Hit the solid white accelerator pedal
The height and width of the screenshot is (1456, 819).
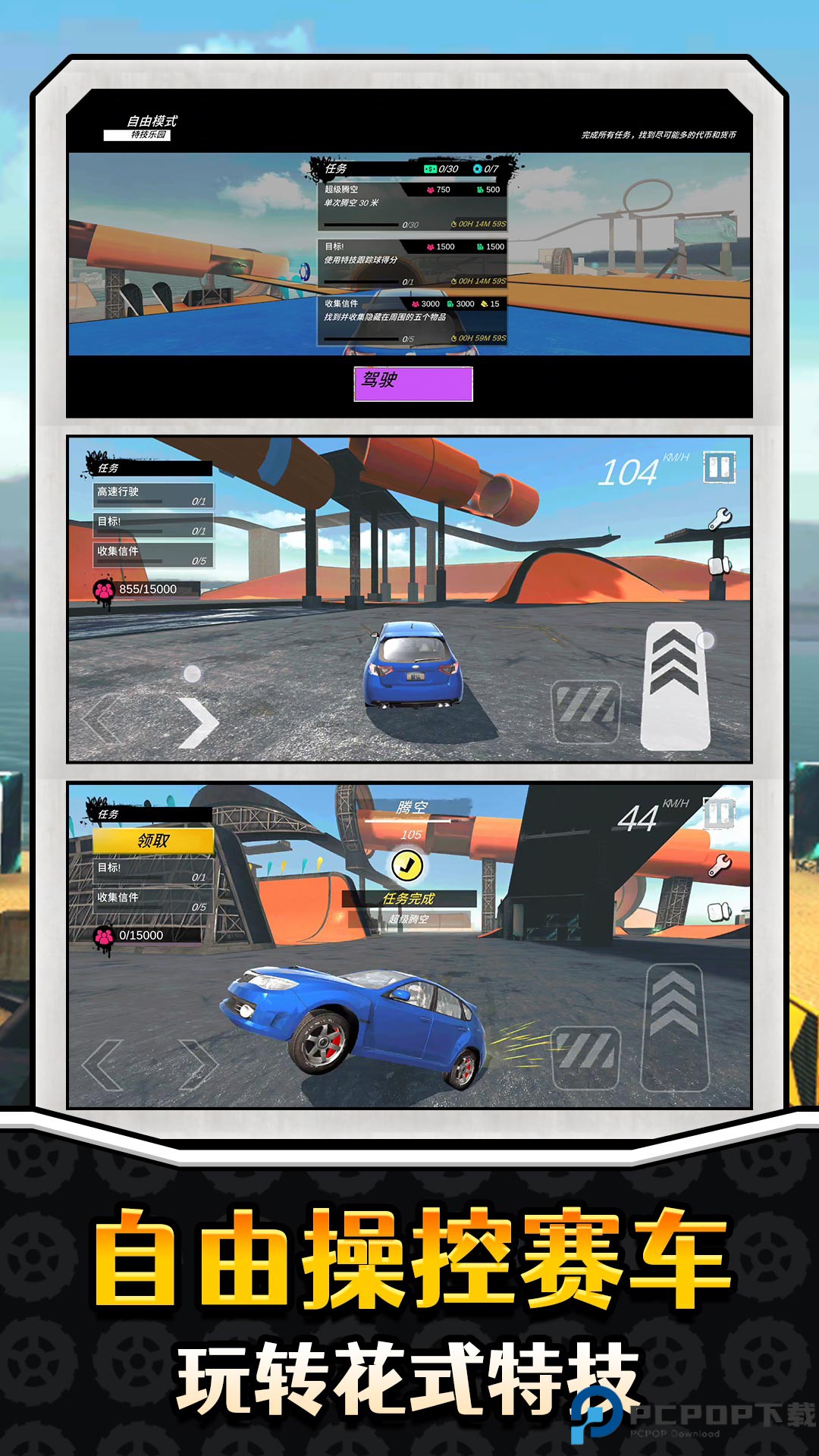(675, 686)
